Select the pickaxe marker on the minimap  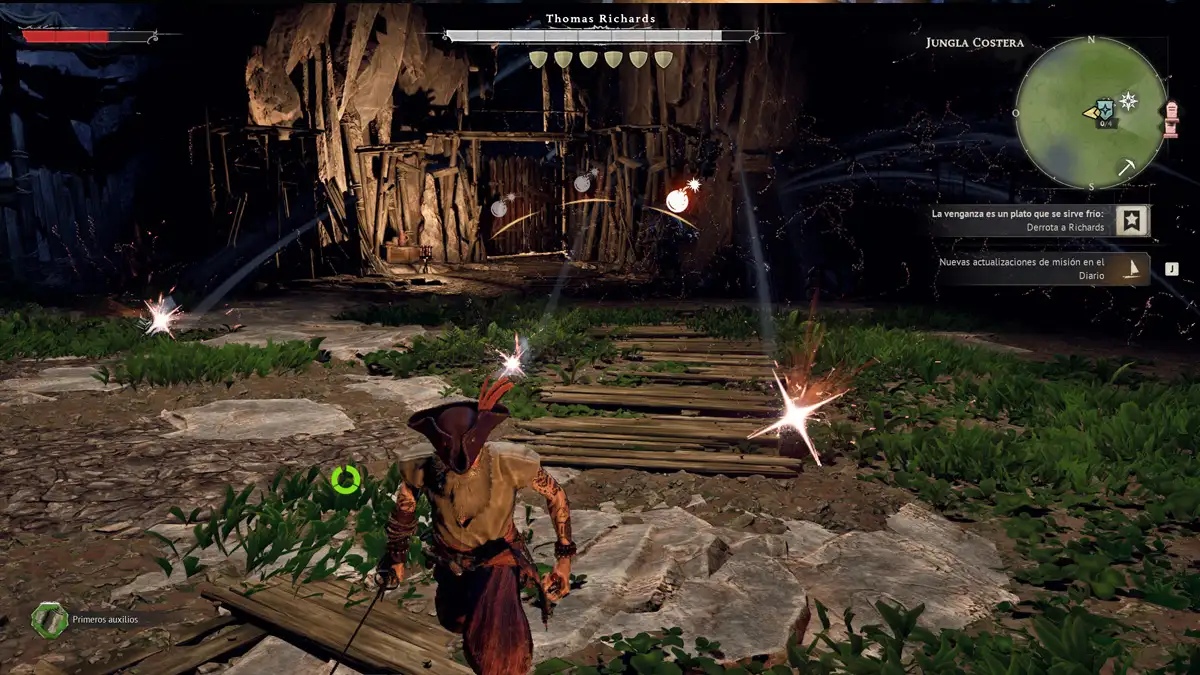(1126, 167)
